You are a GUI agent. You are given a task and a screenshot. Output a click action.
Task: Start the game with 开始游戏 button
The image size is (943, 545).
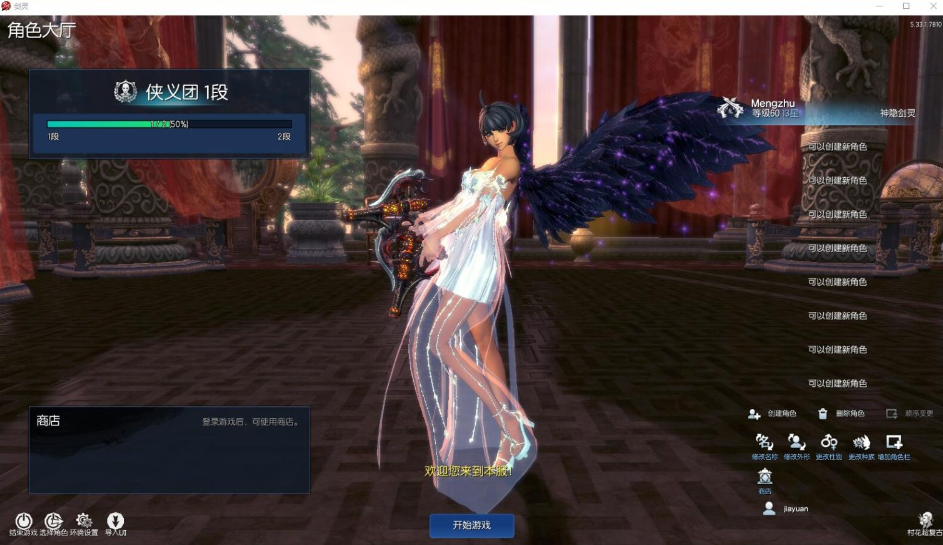(472, 525)
